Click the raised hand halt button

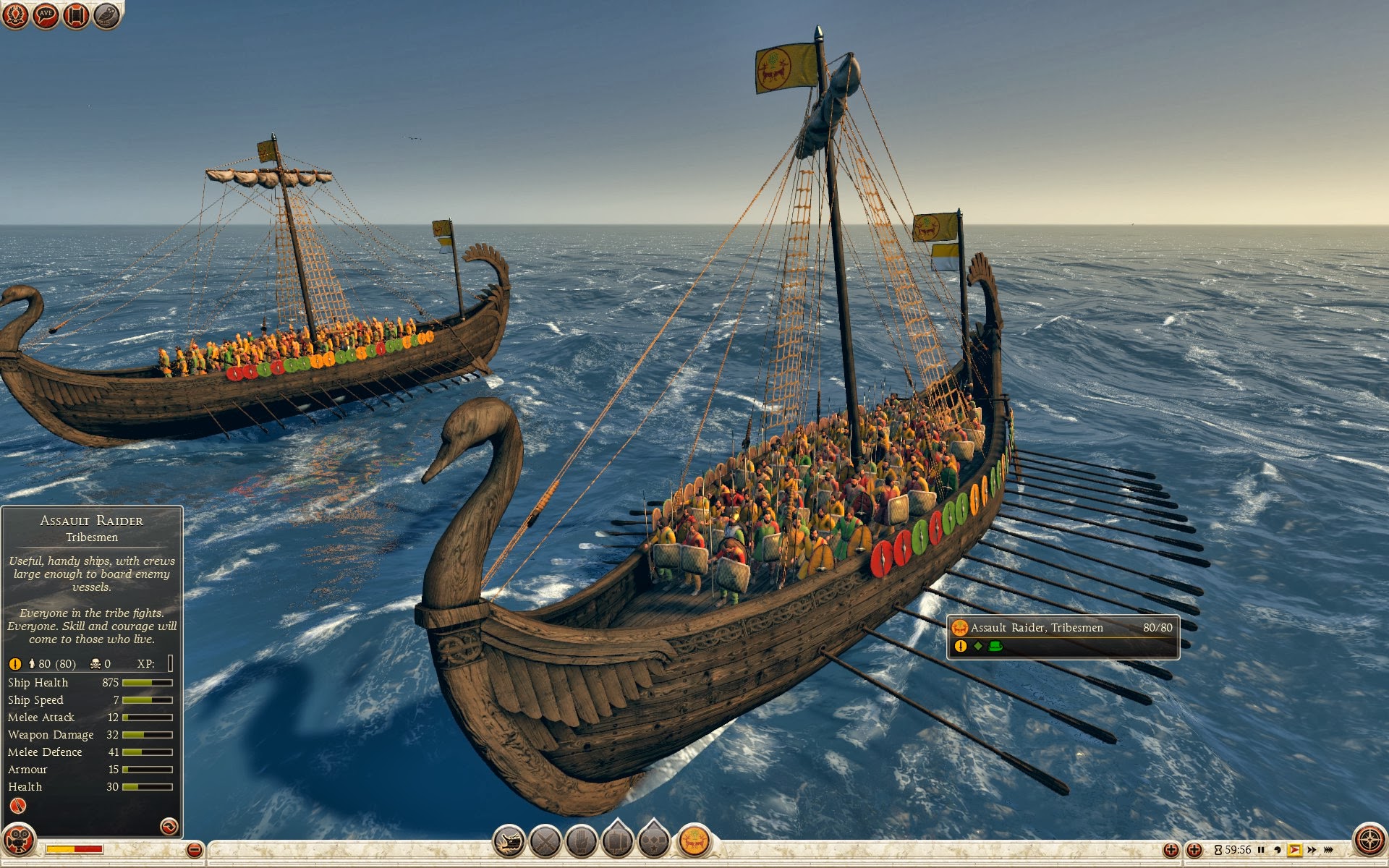tap(582, 842)
